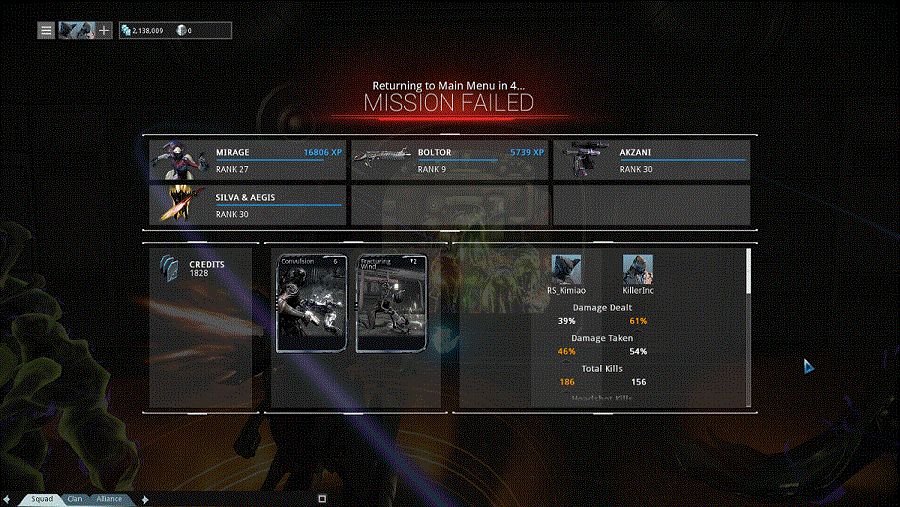Viewport: 900px width, 507px height.
Task: Select the Silva & Aegis entry
Action: tap(248, 204)
